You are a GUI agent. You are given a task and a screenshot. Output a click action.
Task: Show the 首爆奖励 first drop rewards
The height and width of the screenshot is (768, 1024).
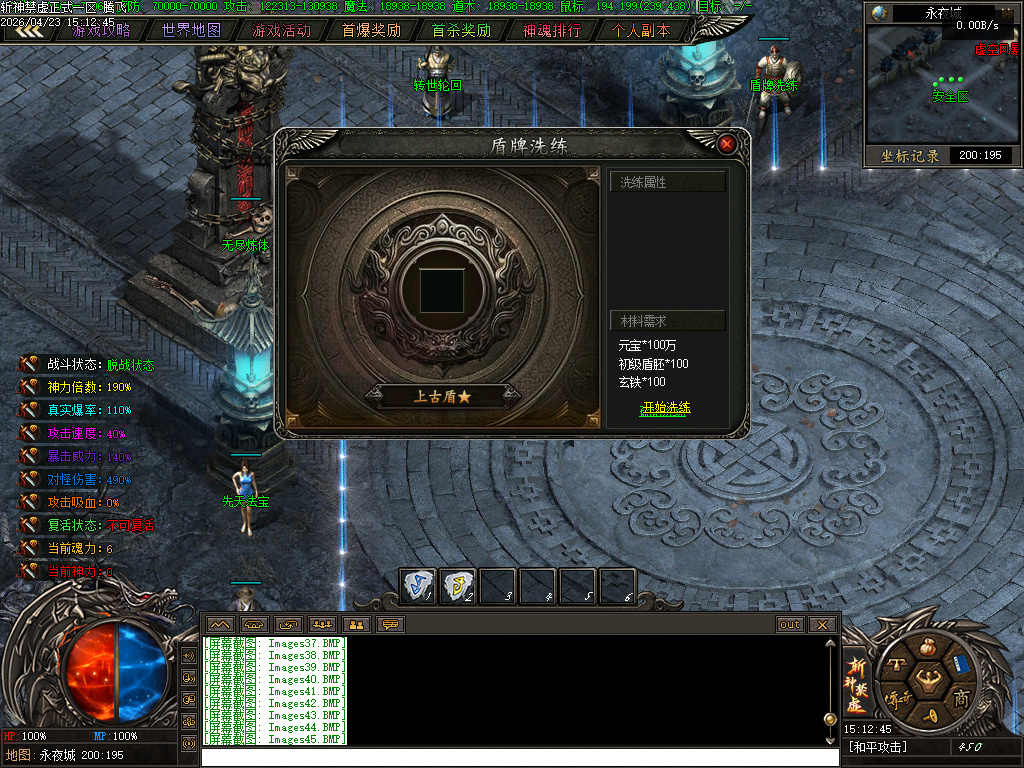(371, 30)
